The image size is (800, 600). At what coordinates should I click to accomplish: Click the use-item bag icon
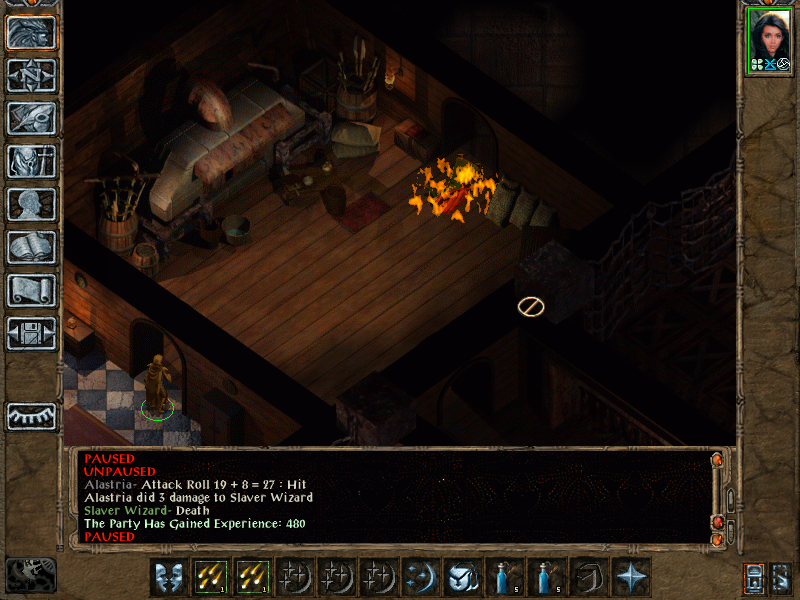(x=461, y=577)
